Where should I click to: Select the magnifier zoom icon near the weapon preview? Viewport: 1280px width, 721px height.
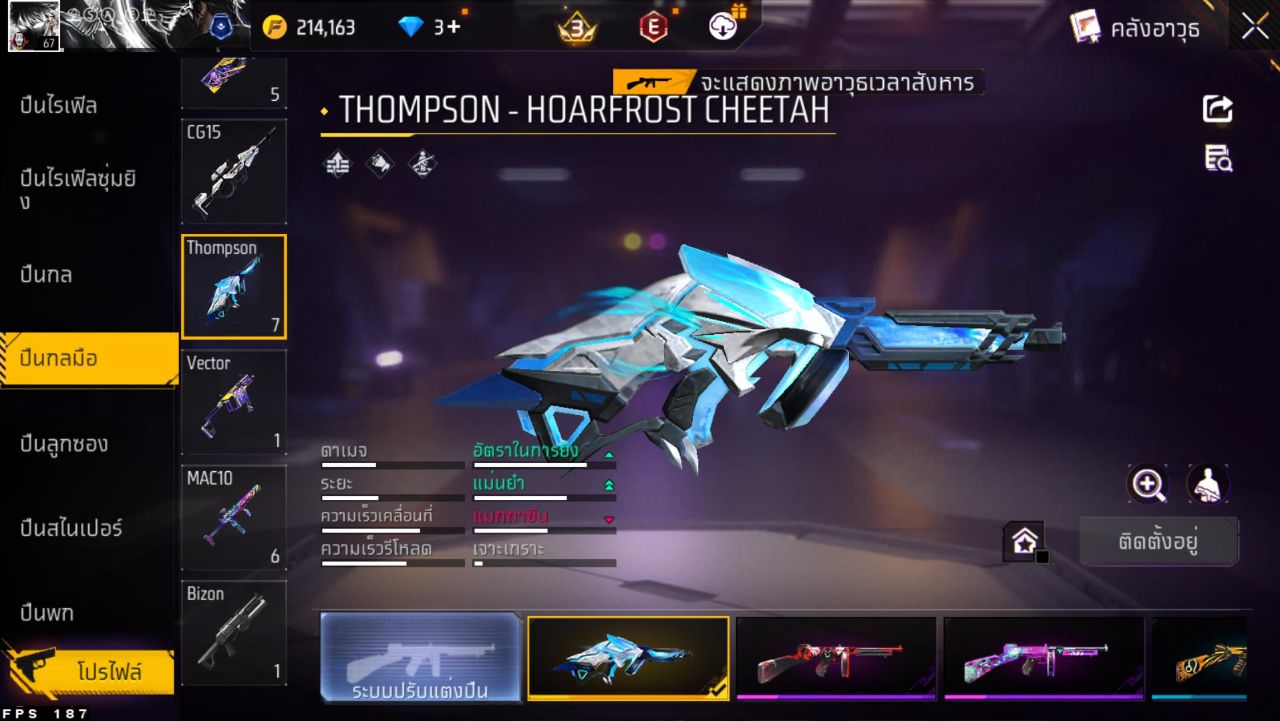pos(1148,484)
